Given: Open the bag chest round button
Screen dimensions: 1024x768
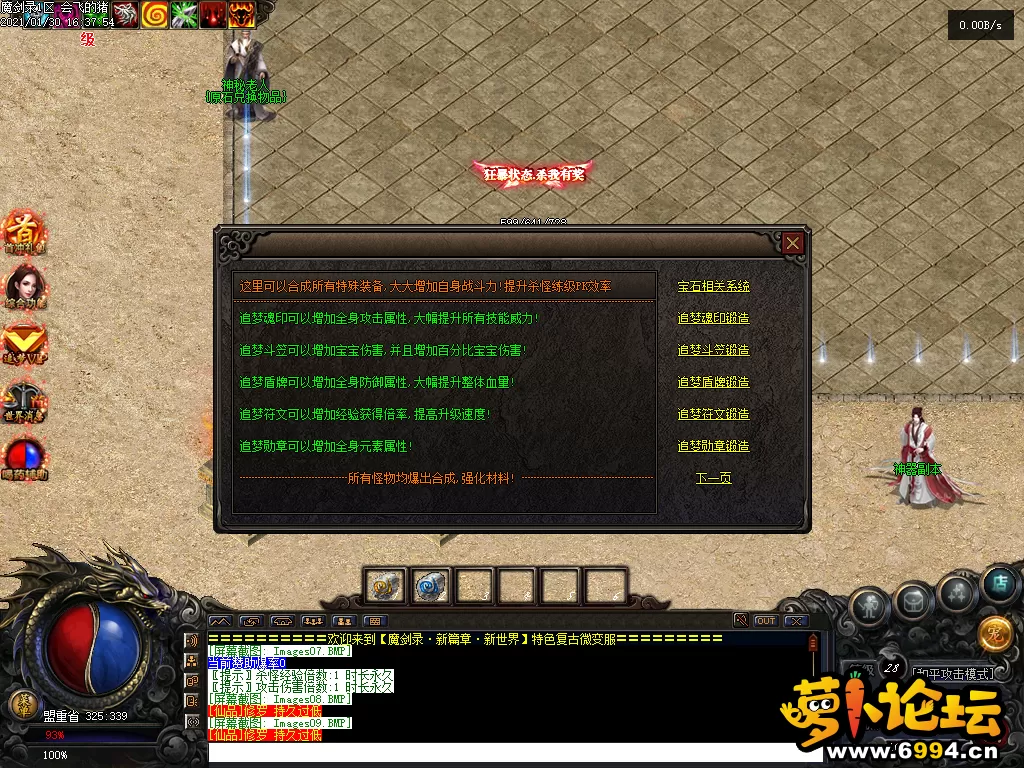Looking at the screenshot, I should point(914,601).
